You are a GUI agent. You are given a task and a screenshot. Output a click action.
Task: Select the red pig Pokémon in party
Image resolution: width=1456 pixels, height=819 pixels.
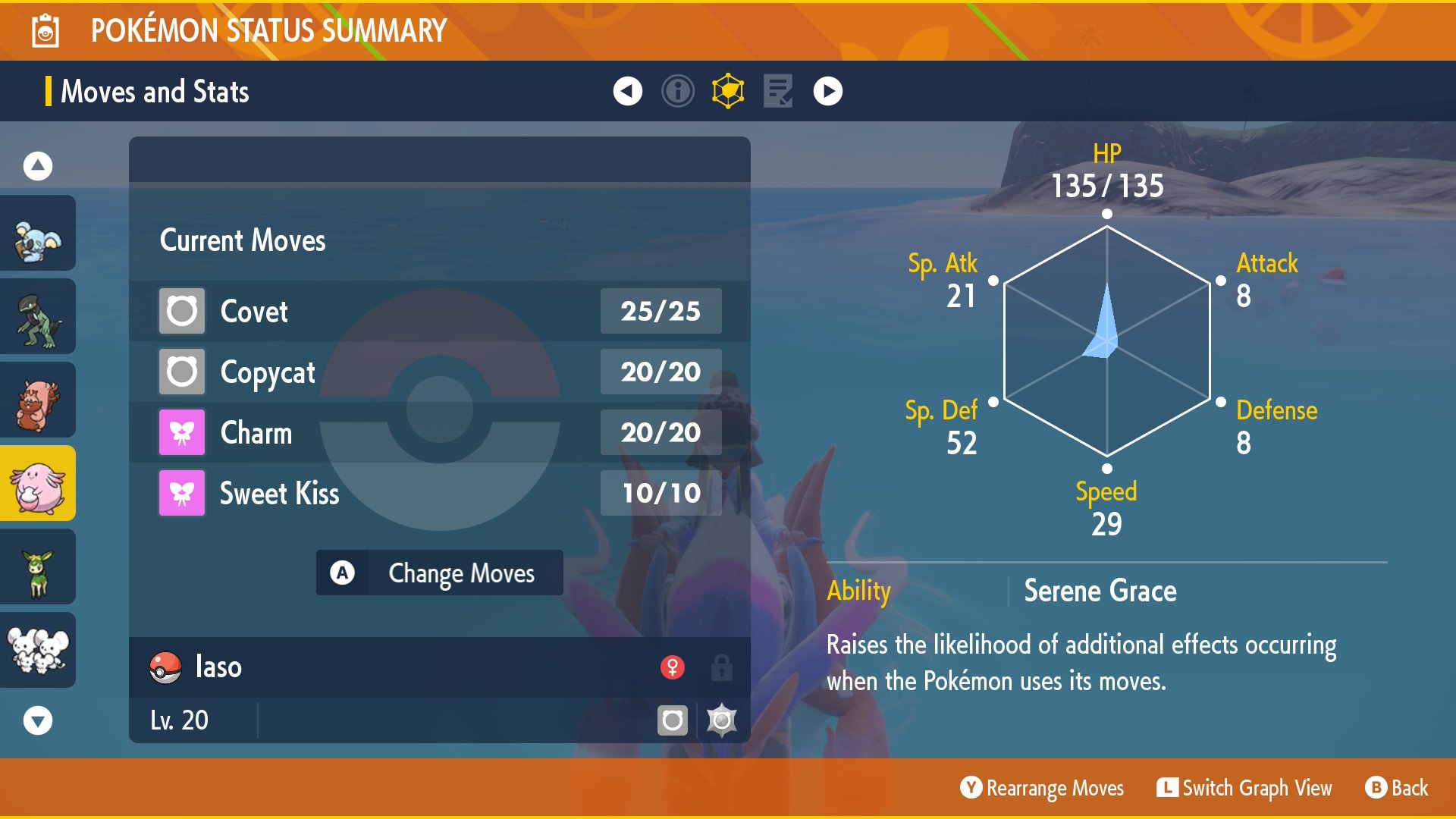(38, 400)
